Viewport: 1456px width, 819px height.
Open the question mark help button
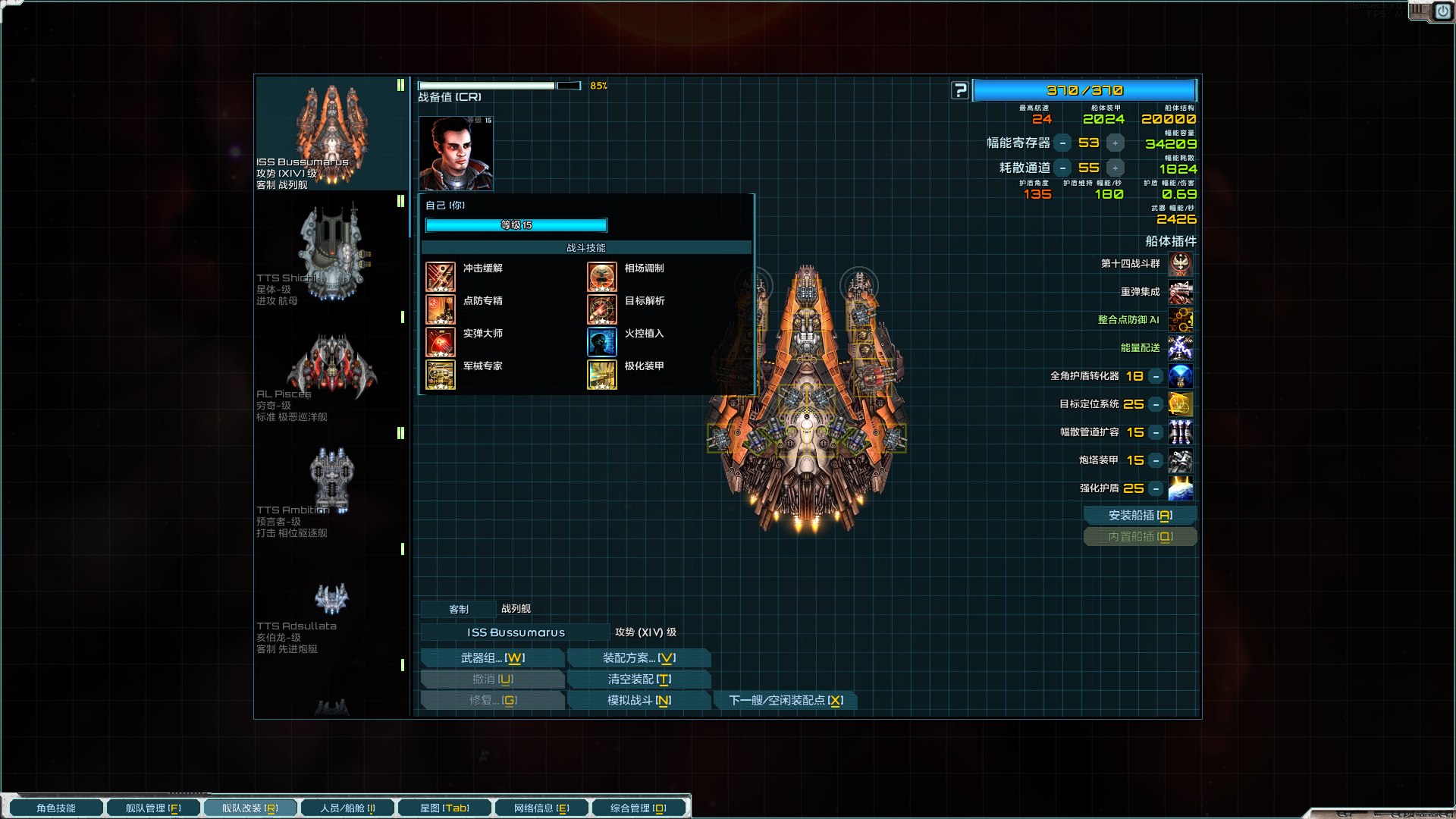(960, 91)
